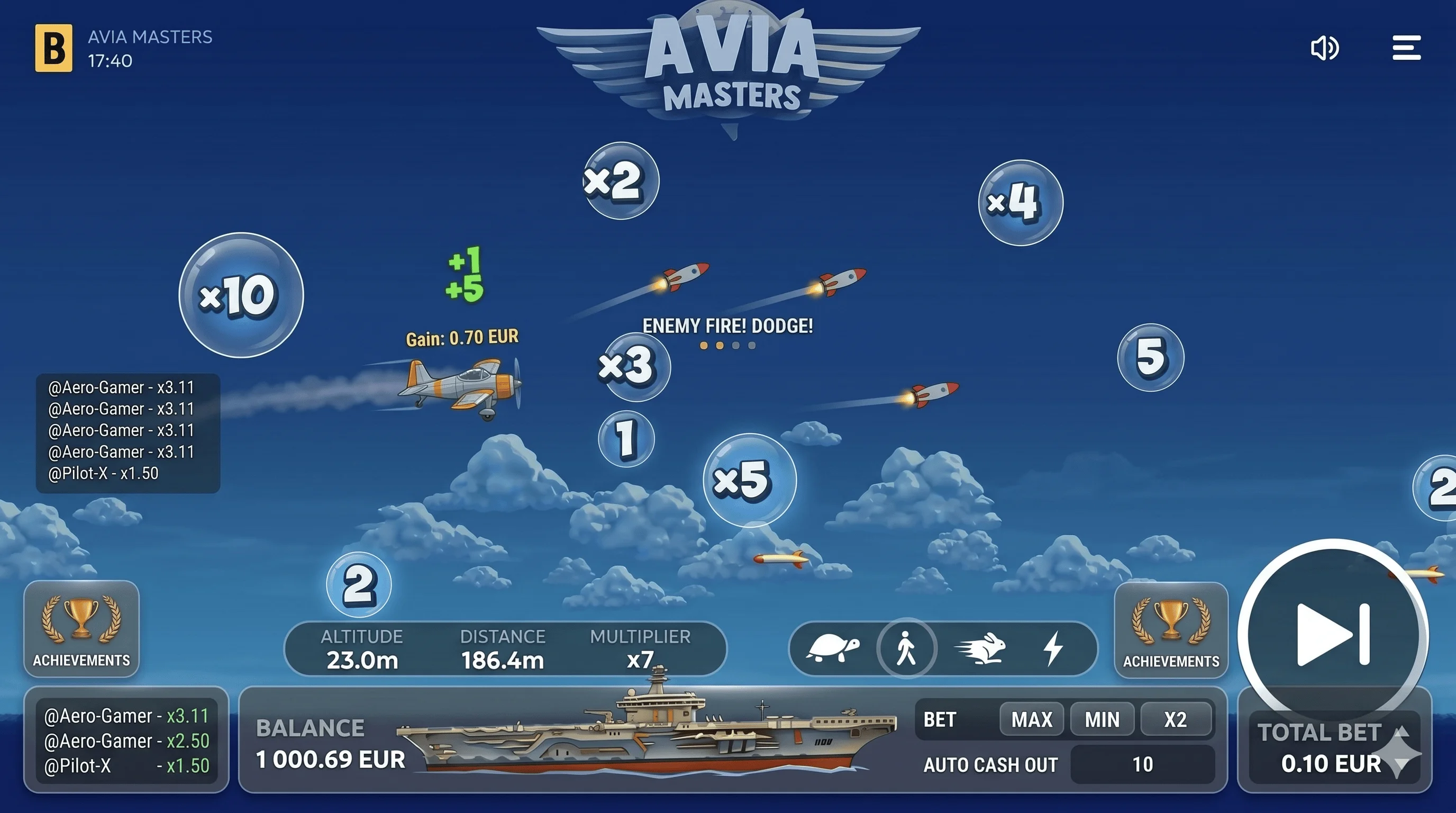1456x813 pixels.
Task: Switch to the rabbit fast speed
Action: (x=981, y=648)
